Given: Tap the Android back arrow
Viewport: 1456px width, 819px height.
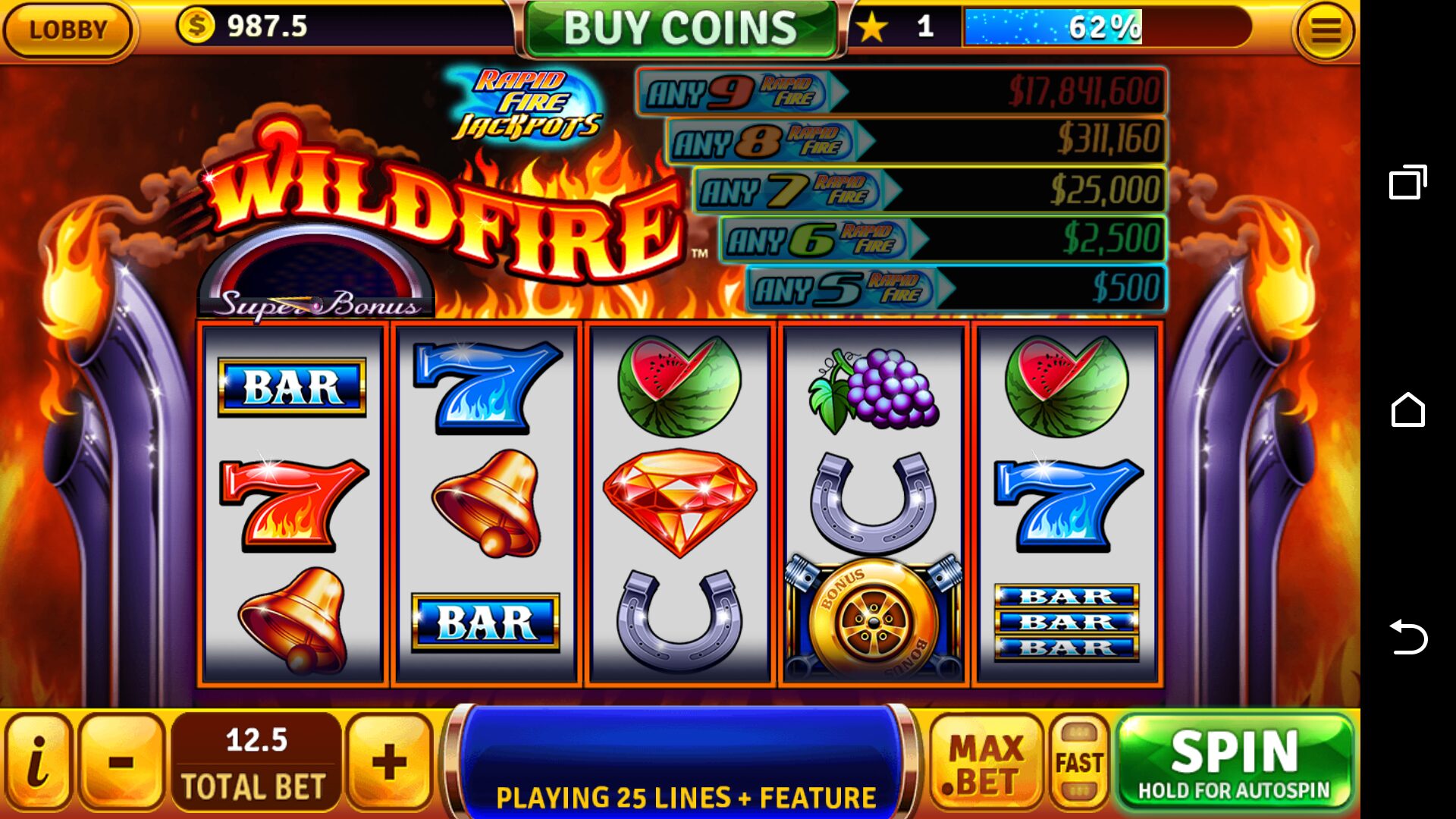Looking at the screenshot, I should click(1407, 636).
